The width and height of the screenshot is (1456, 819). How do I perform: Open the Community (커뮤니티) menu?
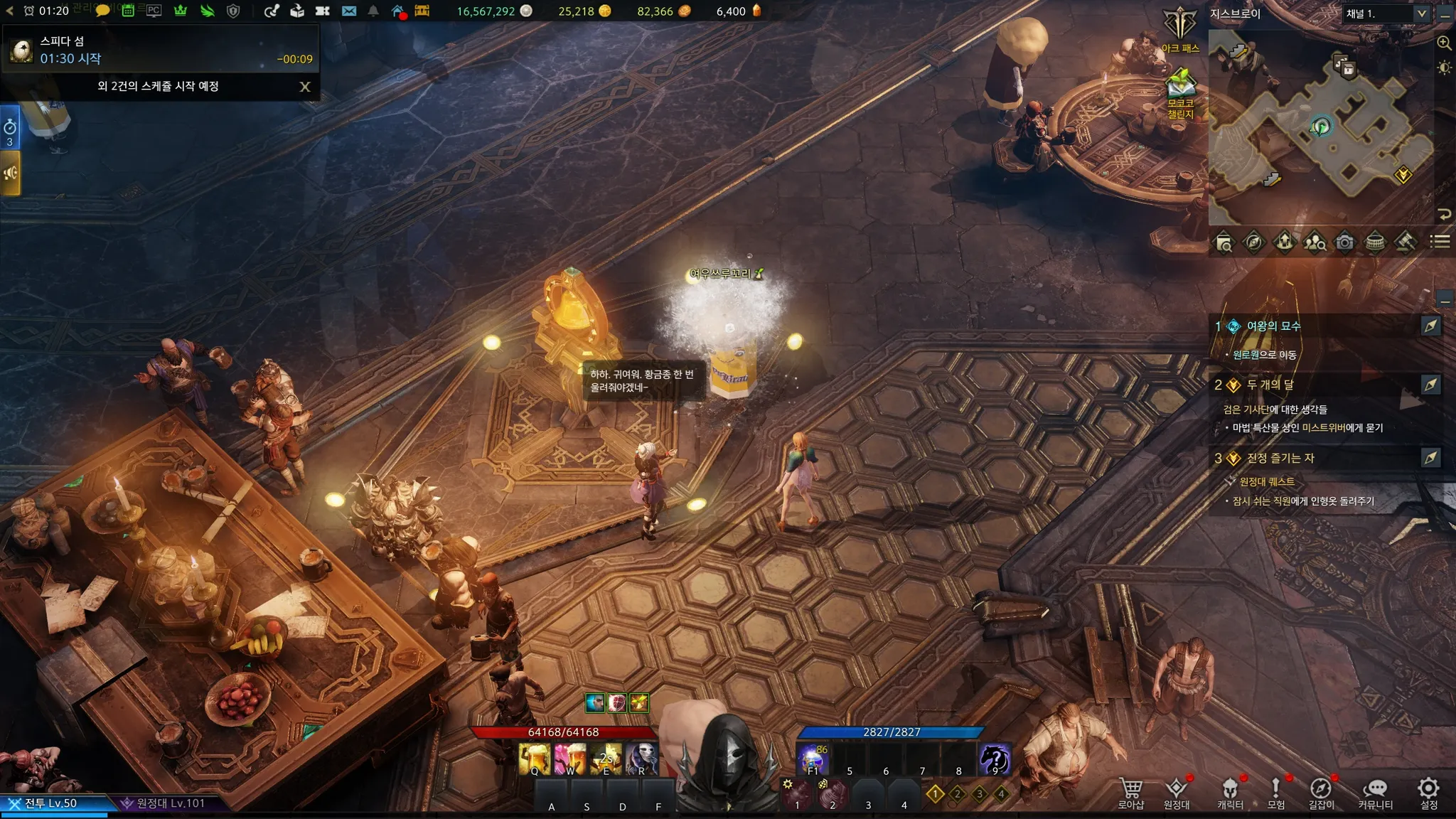[1375, 793]
